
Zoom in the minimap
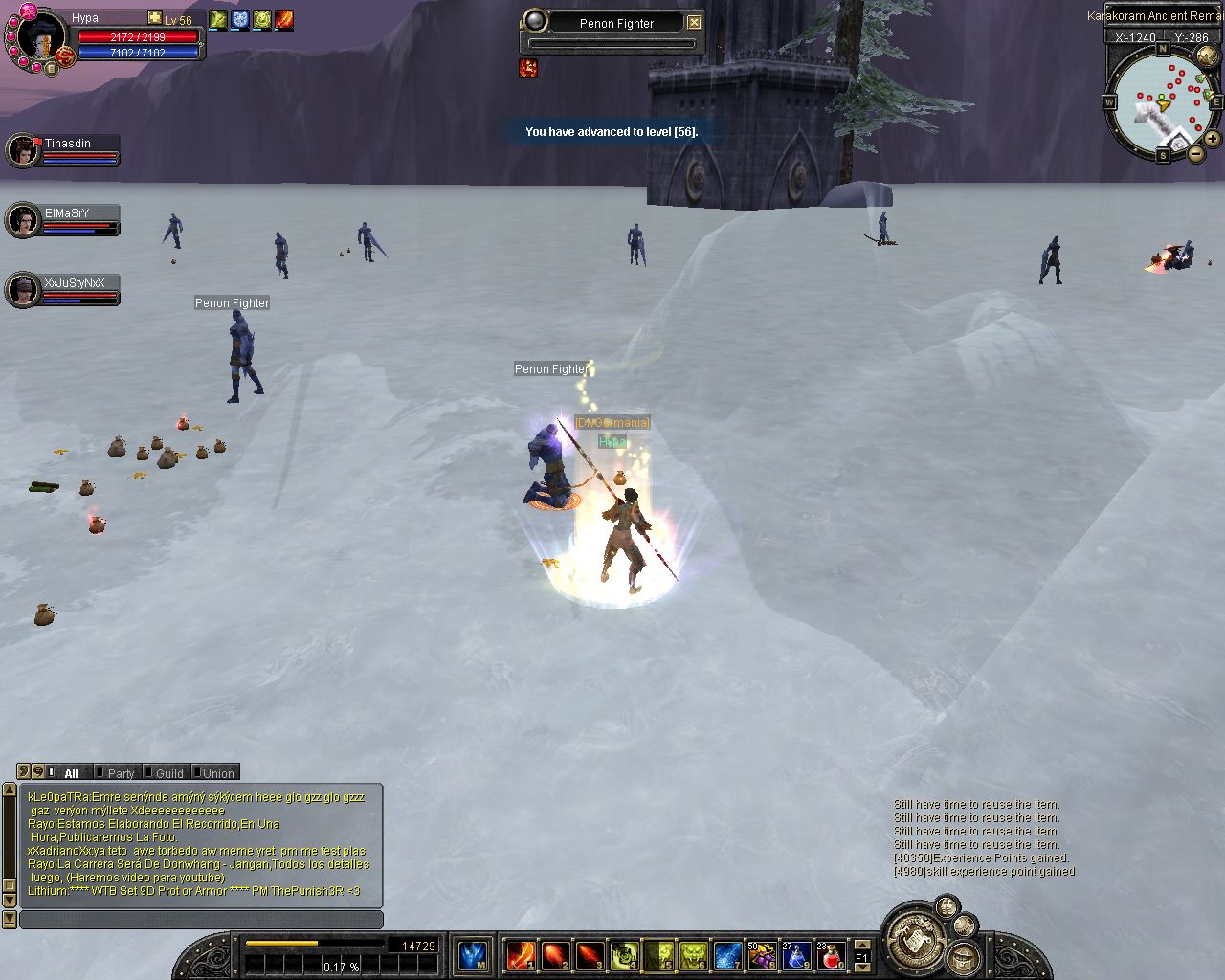[x=1212, y=139]
